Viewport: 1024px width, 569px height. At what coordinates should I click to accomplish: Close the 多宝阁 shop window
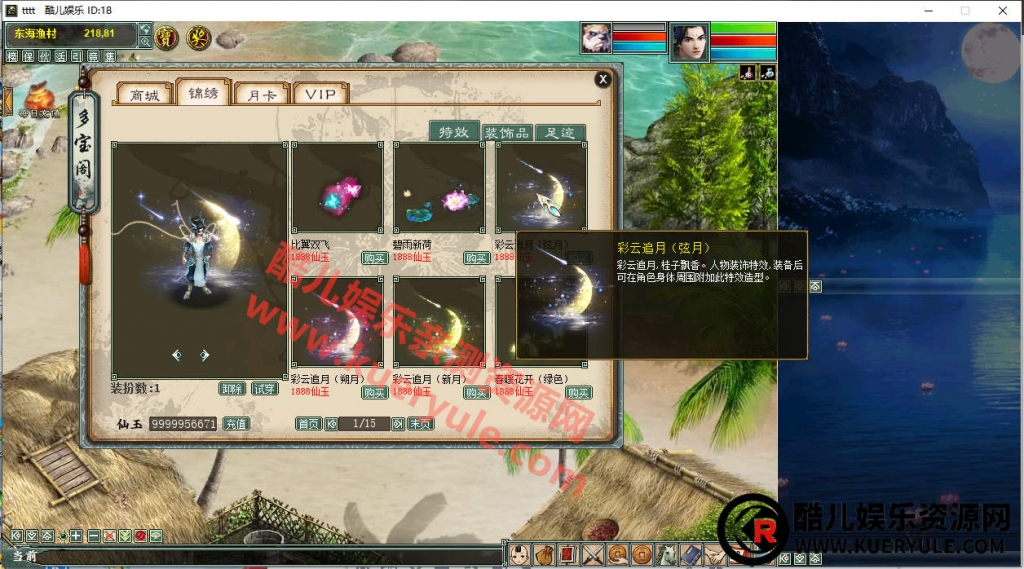pos(602,79)
